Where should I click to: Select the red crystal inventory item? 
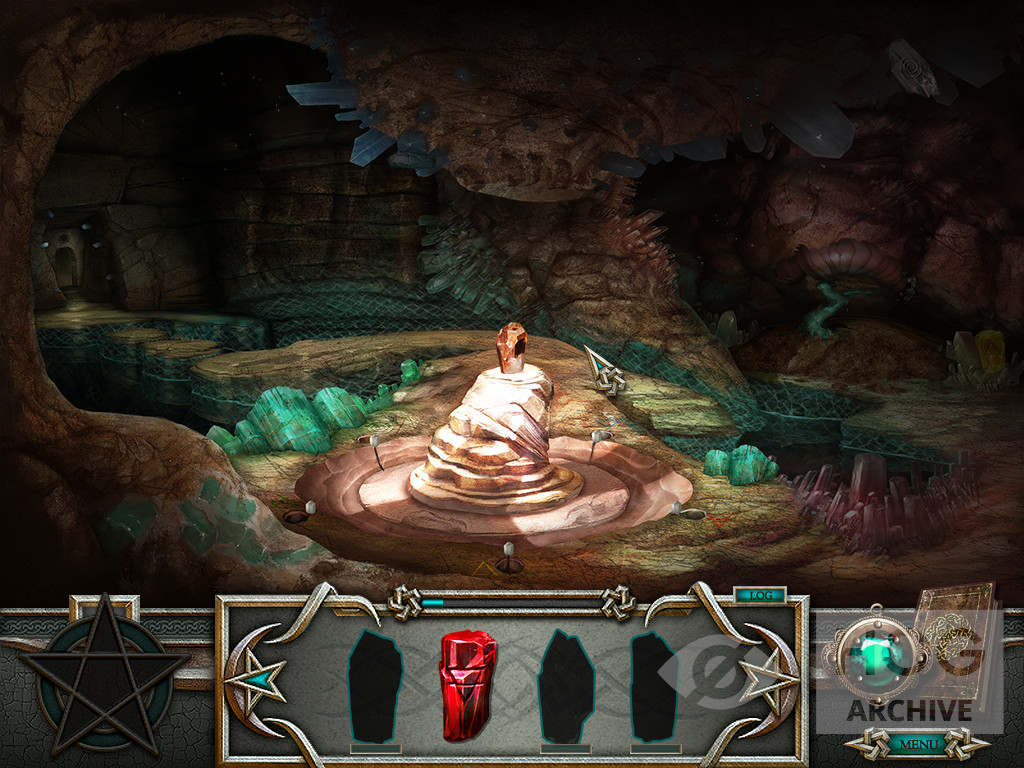point(467,684)
